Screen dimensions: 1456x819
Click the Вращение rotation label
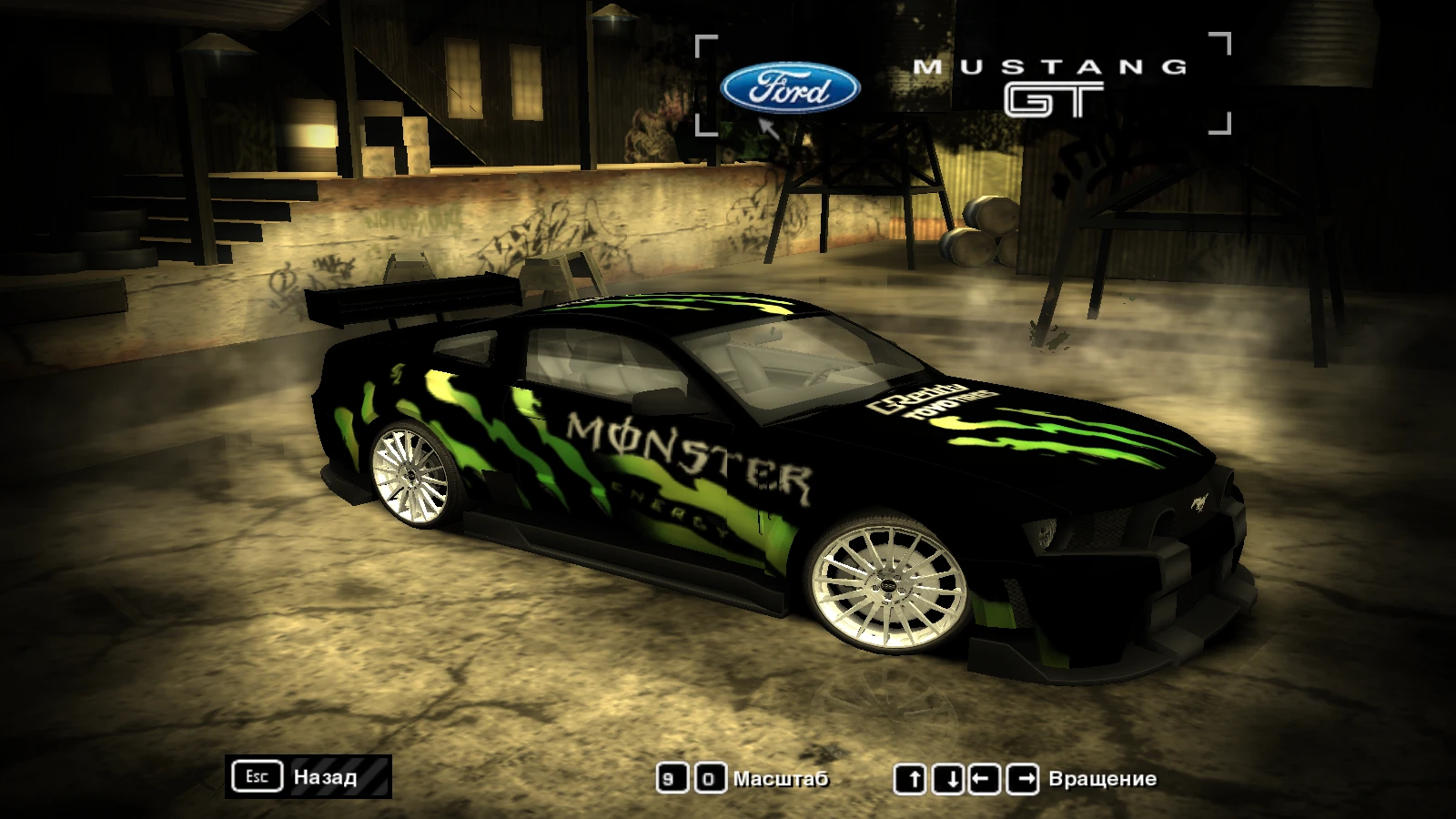tap(1102, 778)
